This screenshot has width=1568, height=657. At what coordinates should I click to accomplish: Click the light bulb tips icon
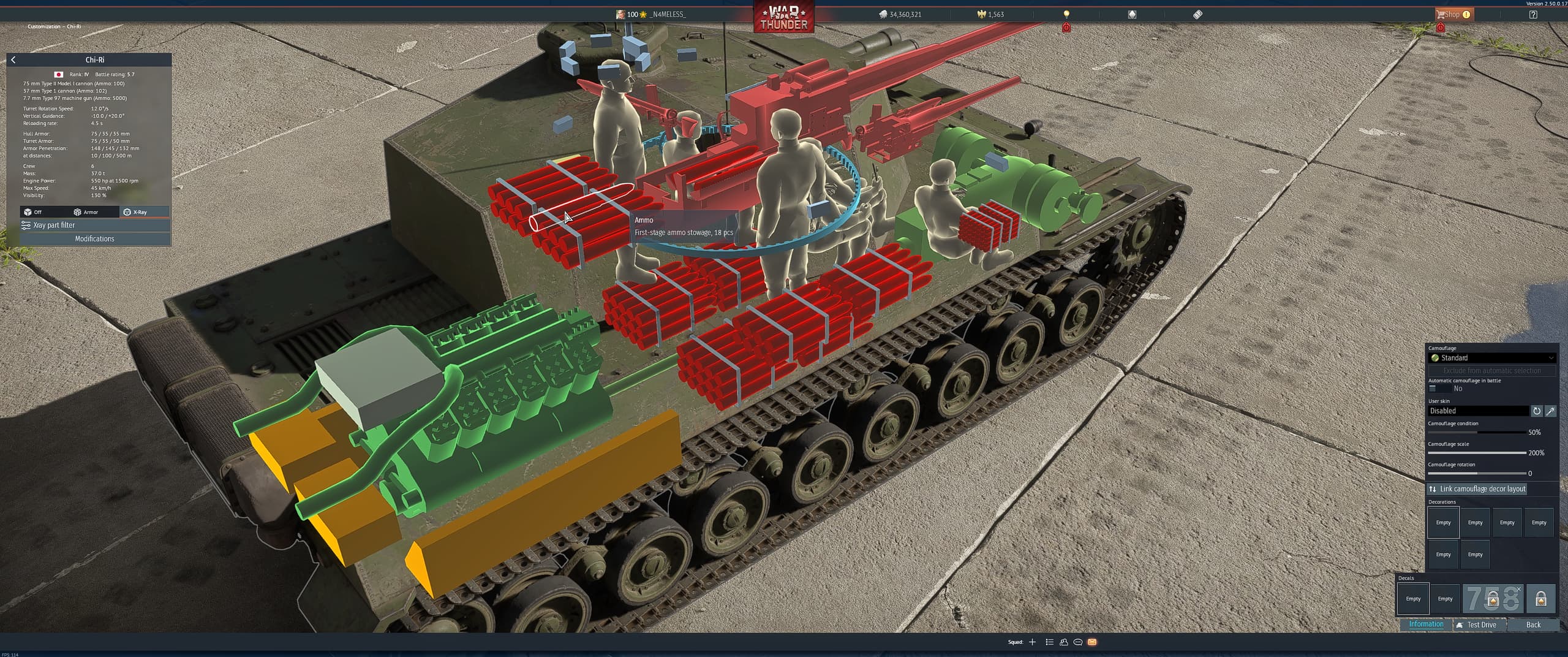tap(1066, 13)
